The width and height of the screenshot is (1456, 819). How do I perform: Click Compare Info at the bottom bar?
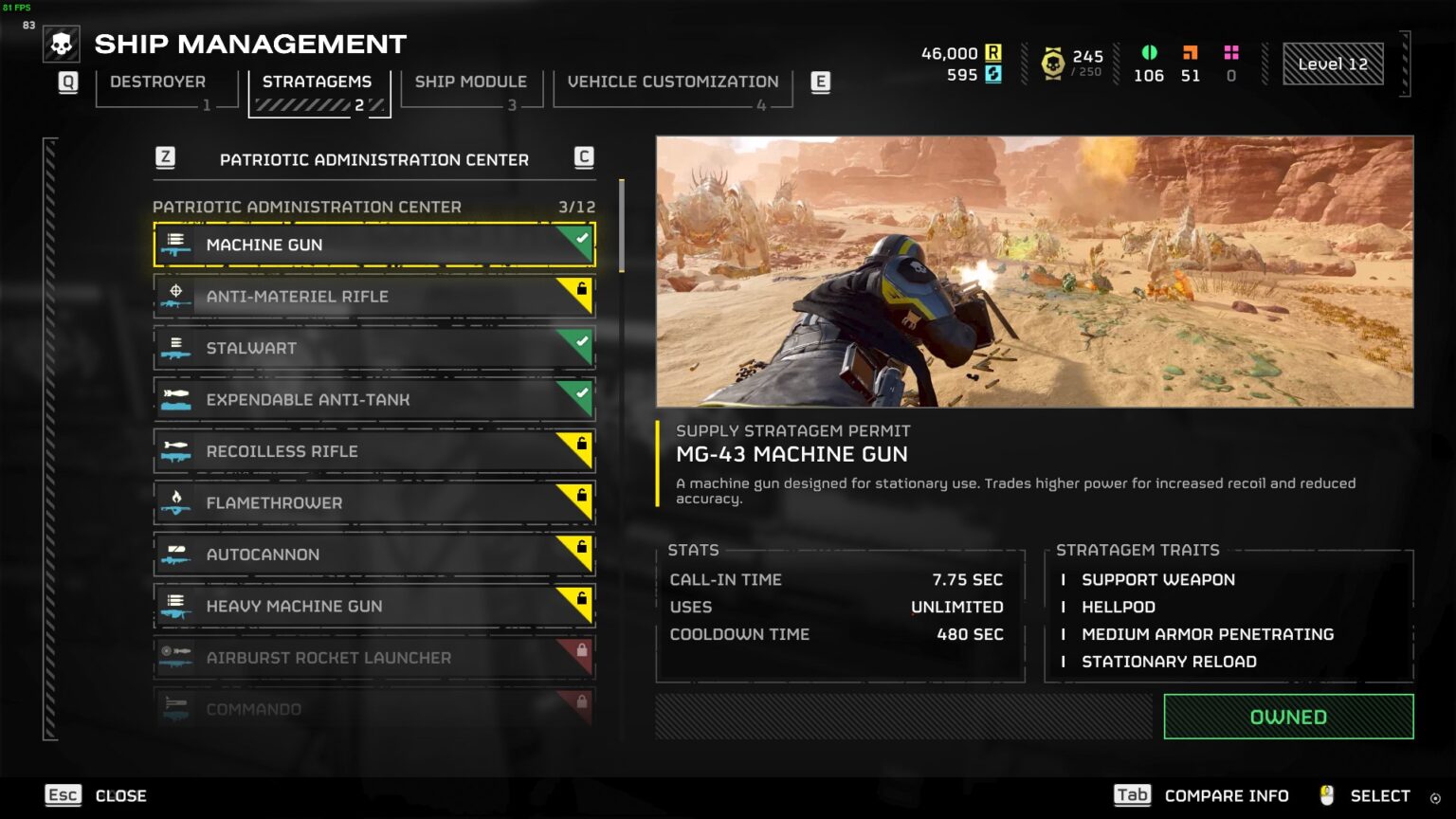(x=1227, y=795)
